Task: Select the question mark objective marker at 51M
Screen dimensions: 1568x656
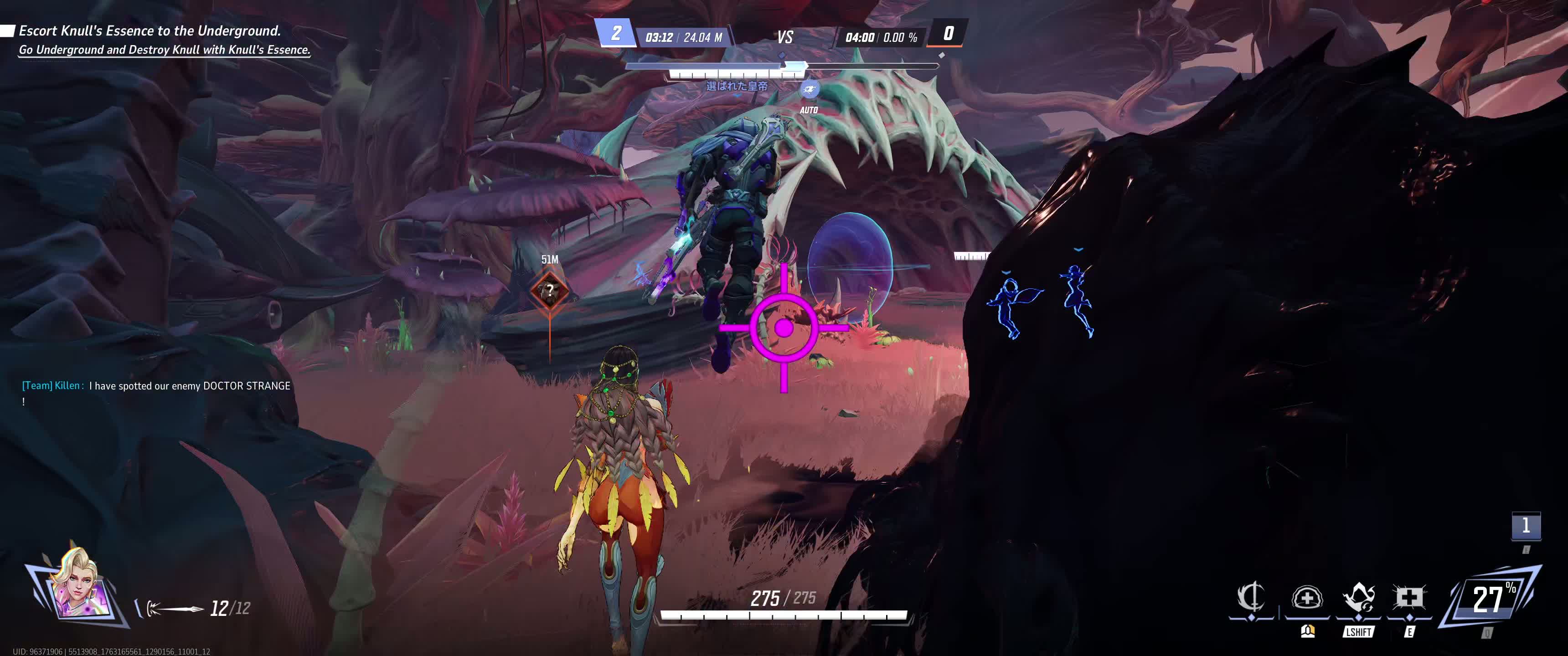Action: point(550,291)
